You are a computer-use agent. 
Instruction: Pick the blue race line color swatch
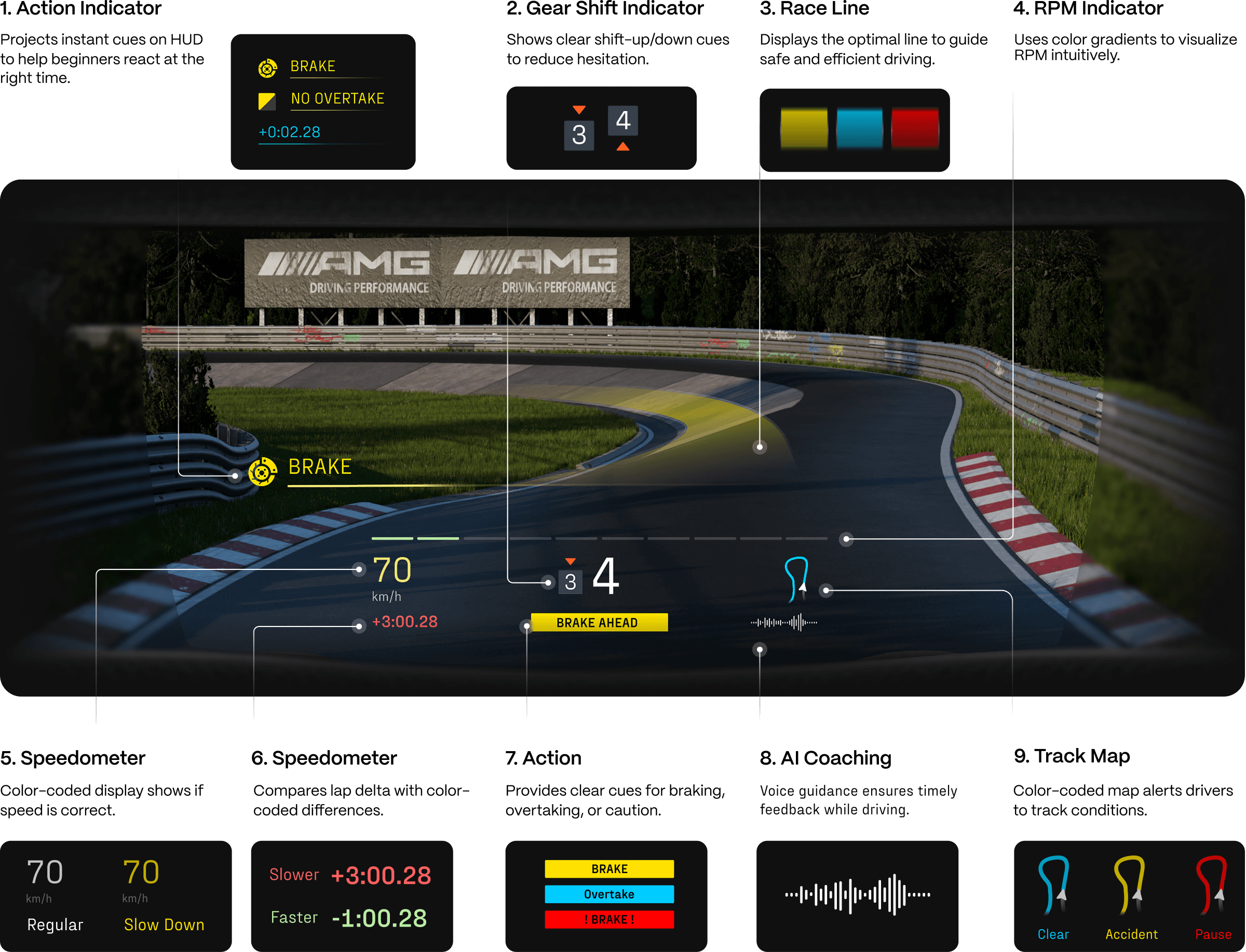click(859, 129)
